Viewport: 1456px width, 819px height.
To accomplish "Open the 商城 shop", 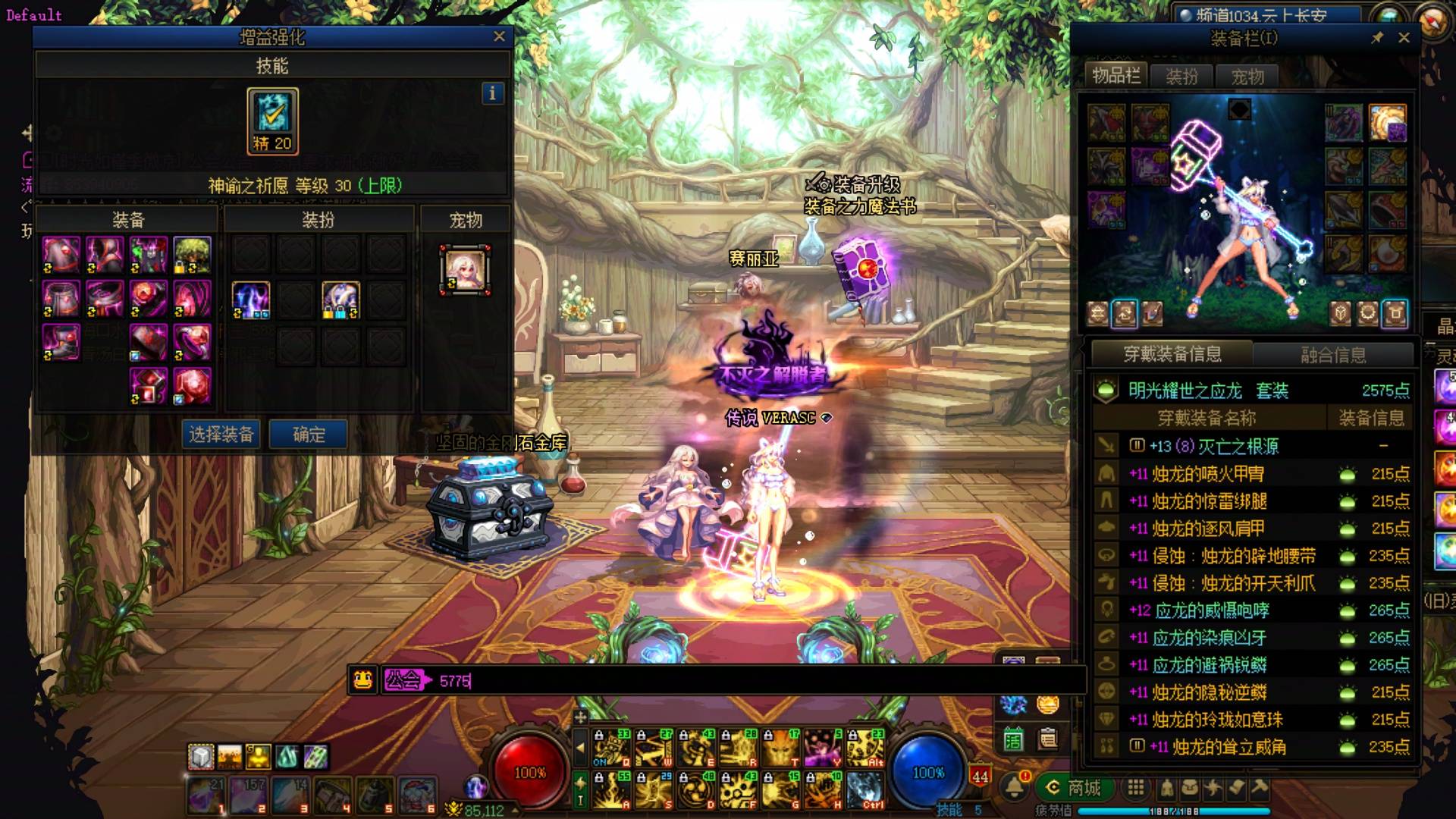I will pos(1074,788).
